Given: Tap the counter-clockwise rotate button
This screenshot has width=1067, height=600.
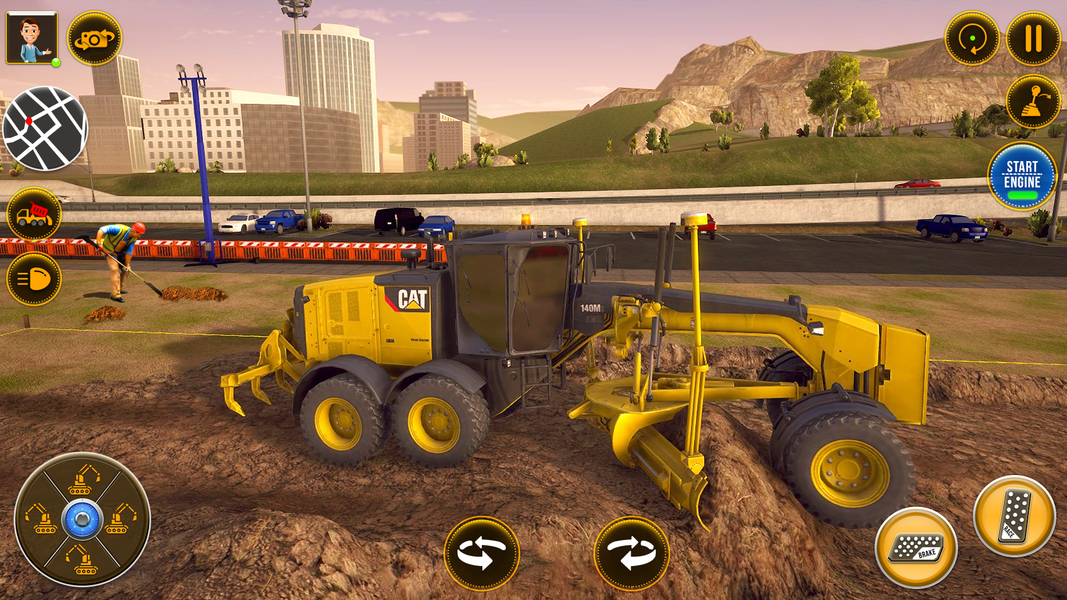Looking at the screenshot, I should (x=482, y=553).
